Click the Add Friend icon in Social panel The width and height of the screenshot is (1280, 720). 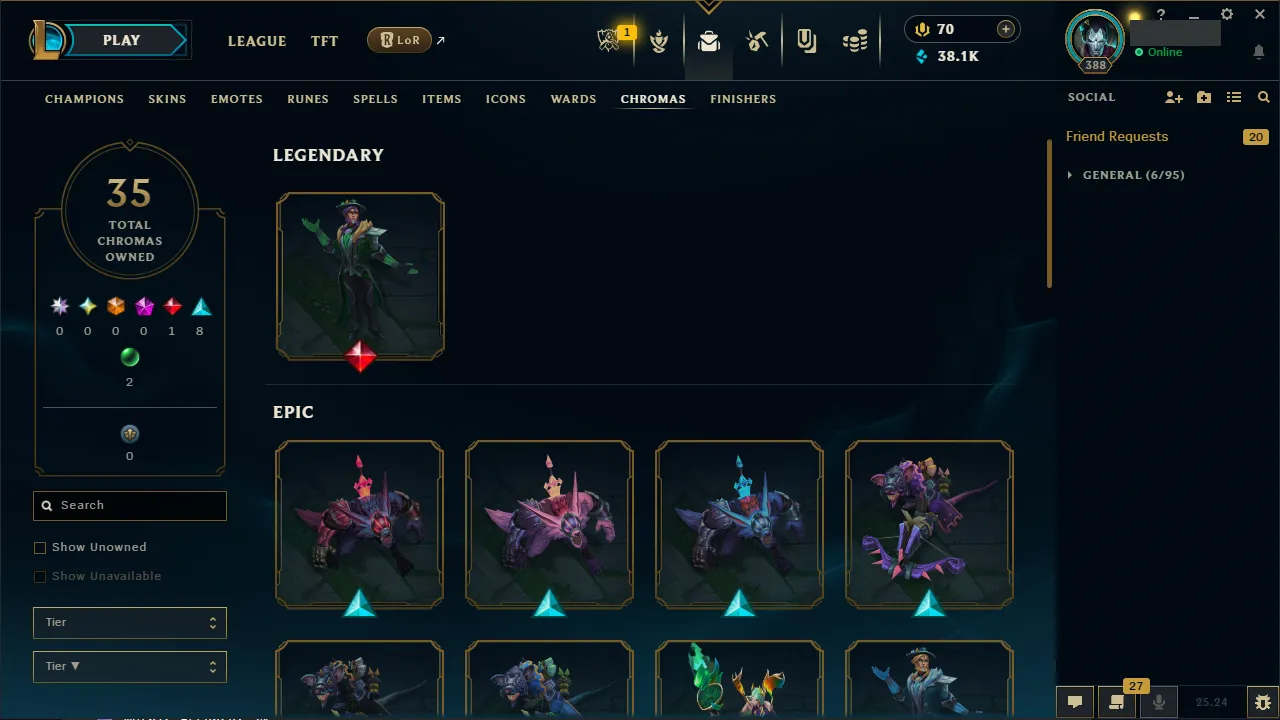[x=1174, y=97]
